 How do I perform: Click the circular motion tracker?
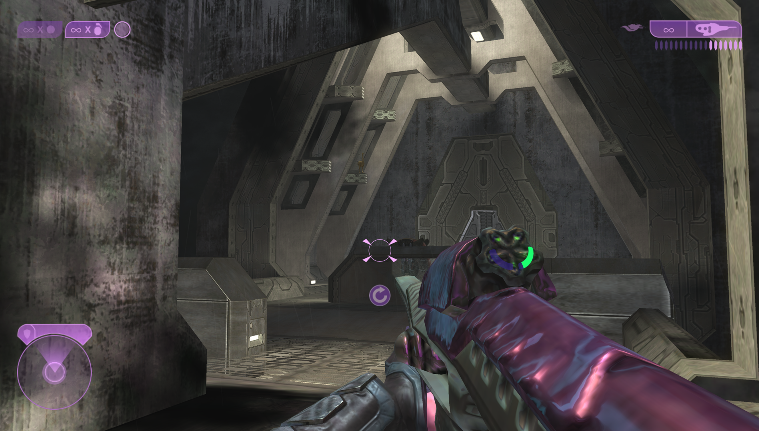(x=54, y=372)
